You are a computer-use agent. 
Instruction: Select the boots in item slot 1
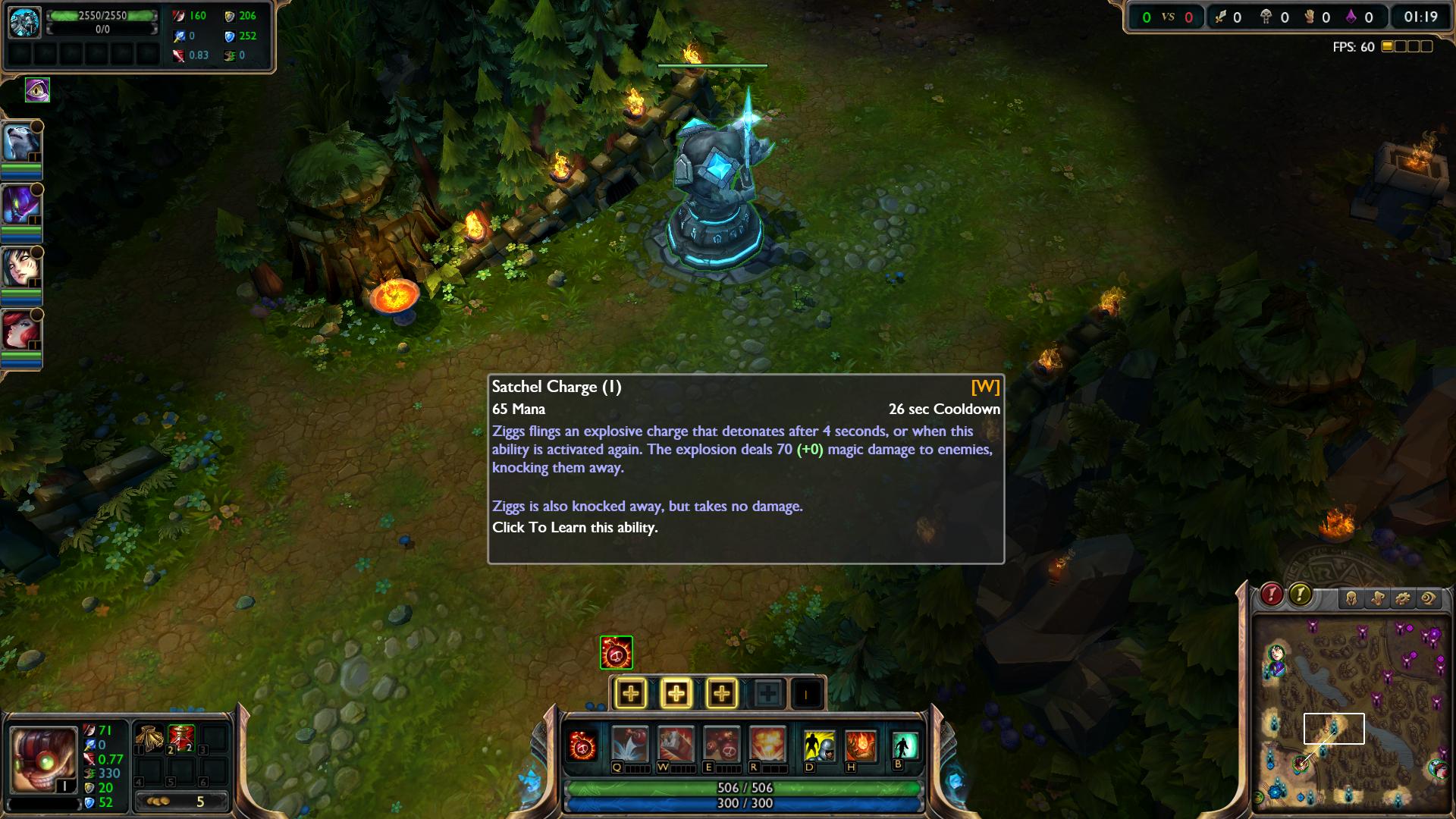tap(149, 739)
